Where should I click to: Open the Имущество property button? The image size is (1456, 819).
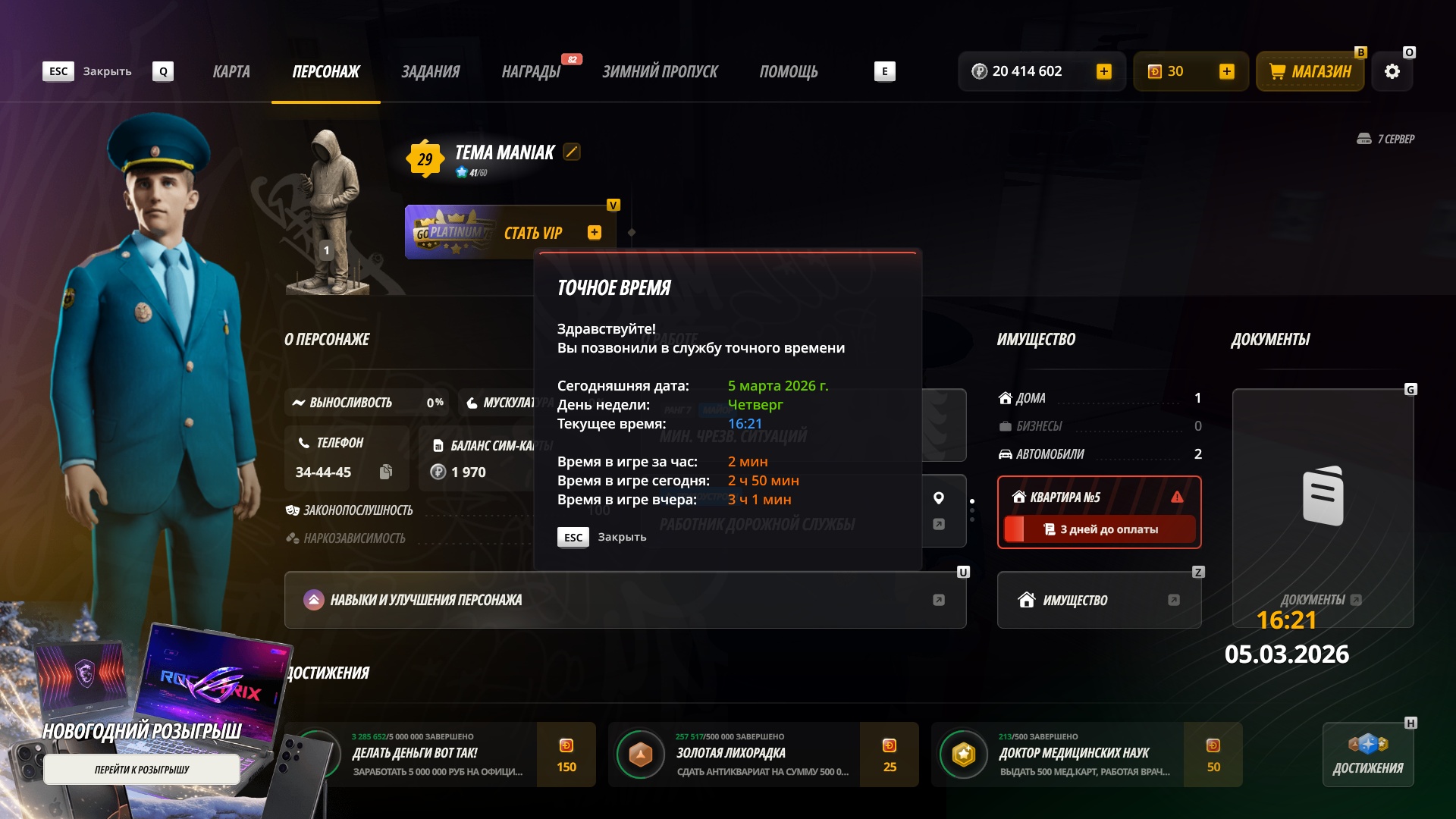tap(1099, 600)
